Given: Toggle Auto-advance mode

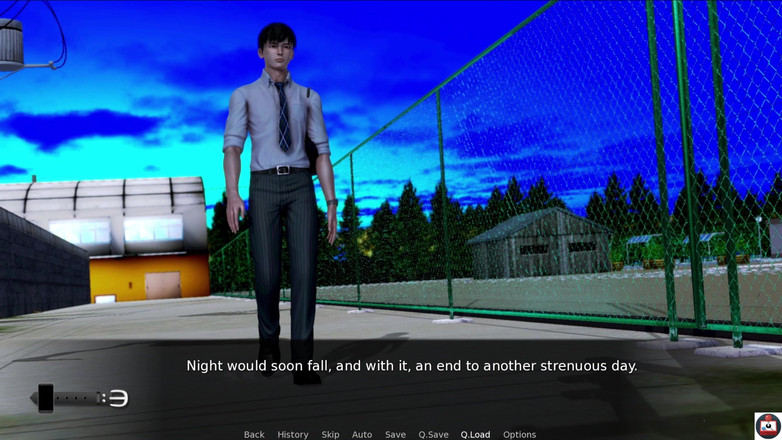Looking at the screenshot, I should click(362, 434).
